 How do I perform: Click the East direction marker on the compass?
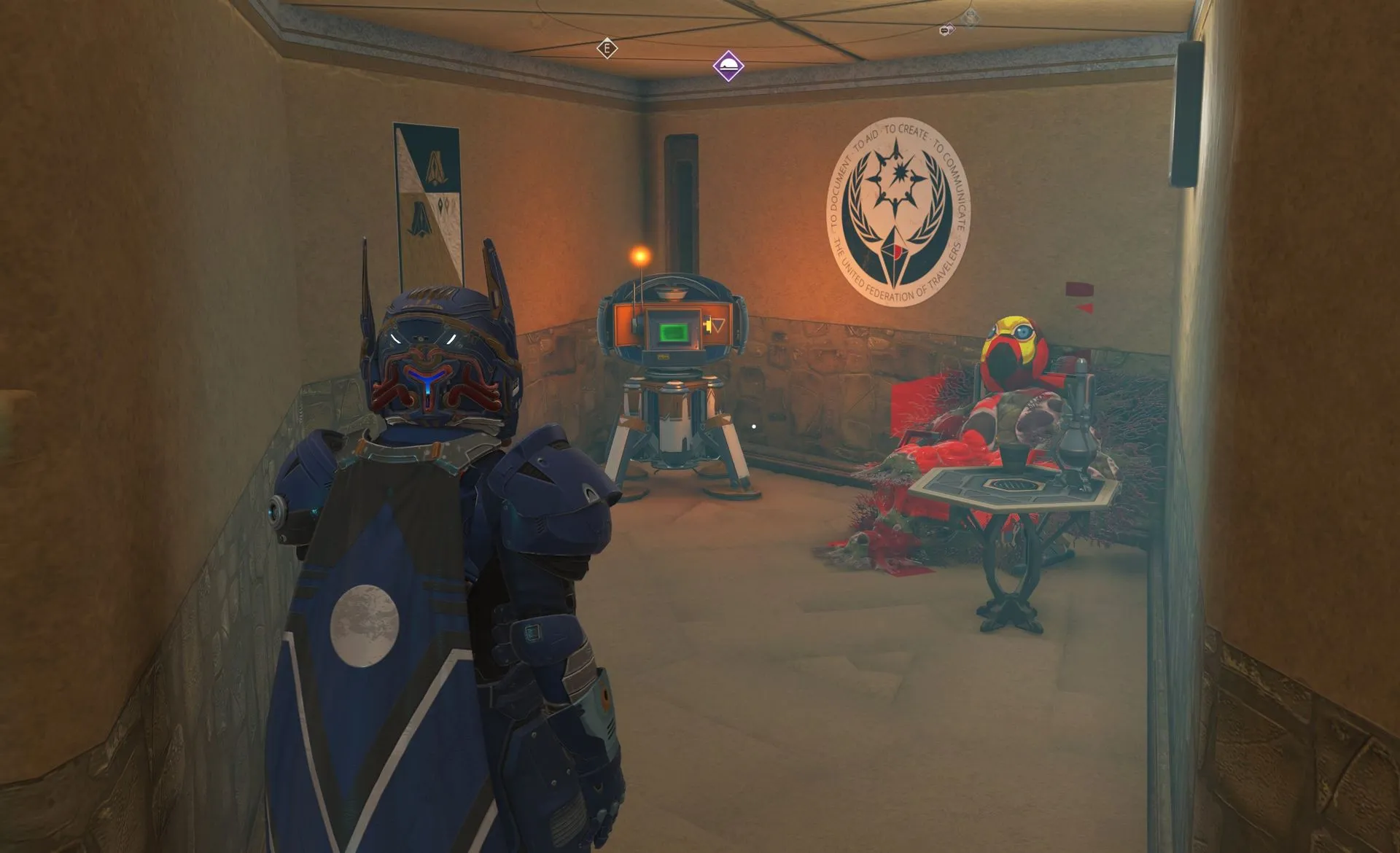[607, 49]
